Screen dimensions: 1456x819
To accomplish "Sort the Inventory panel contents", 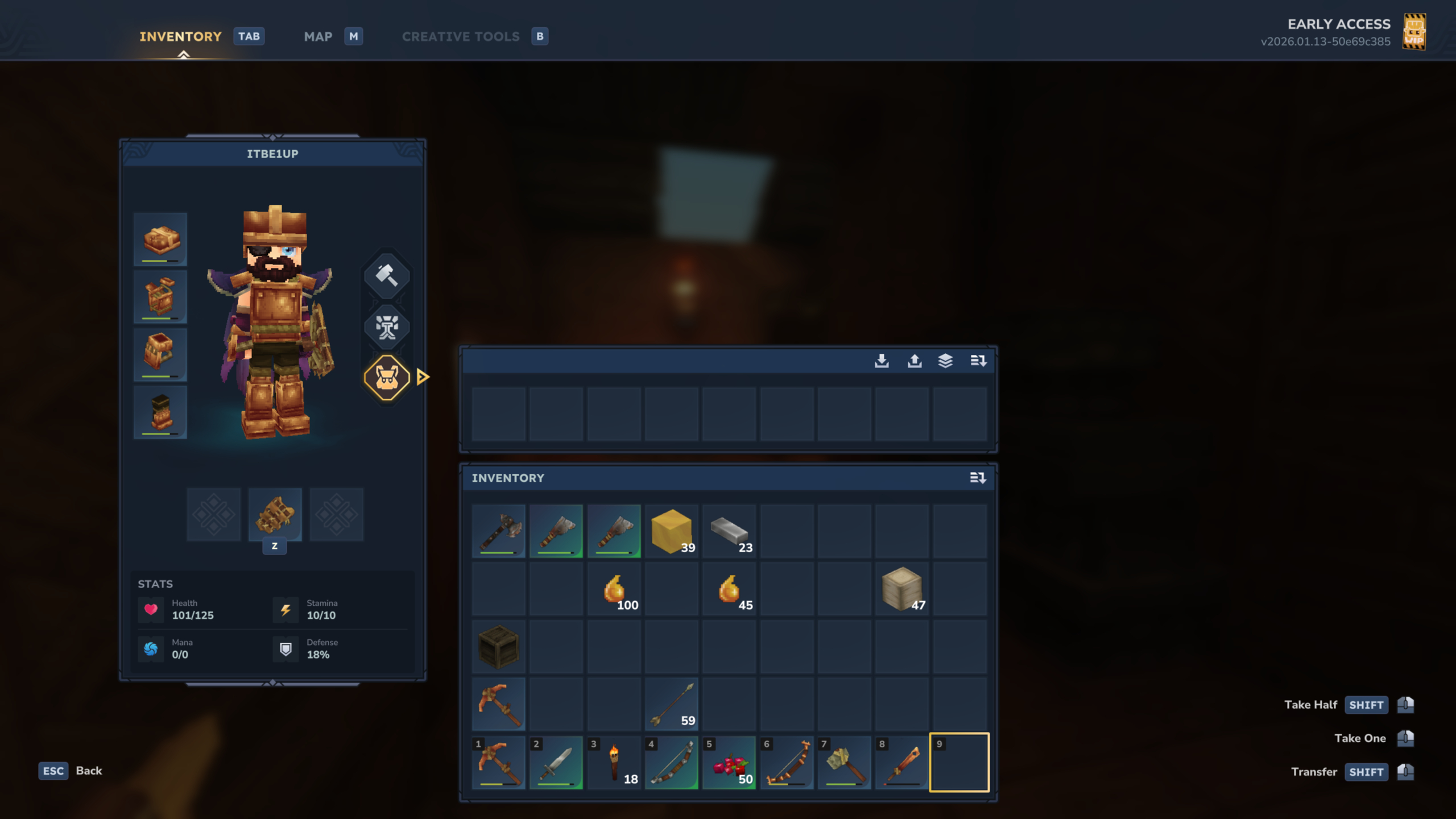I will click(x=978, y=478).
